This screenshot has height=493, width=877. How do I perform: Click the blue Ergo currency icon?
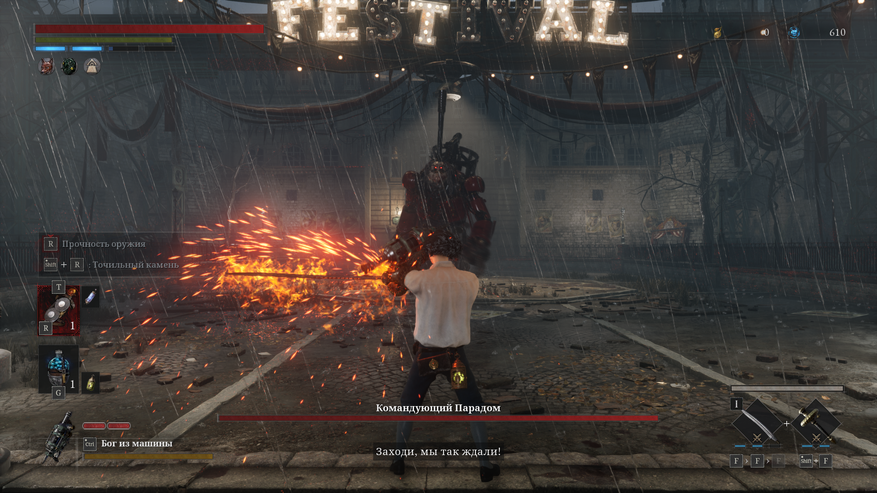(793, 32)
